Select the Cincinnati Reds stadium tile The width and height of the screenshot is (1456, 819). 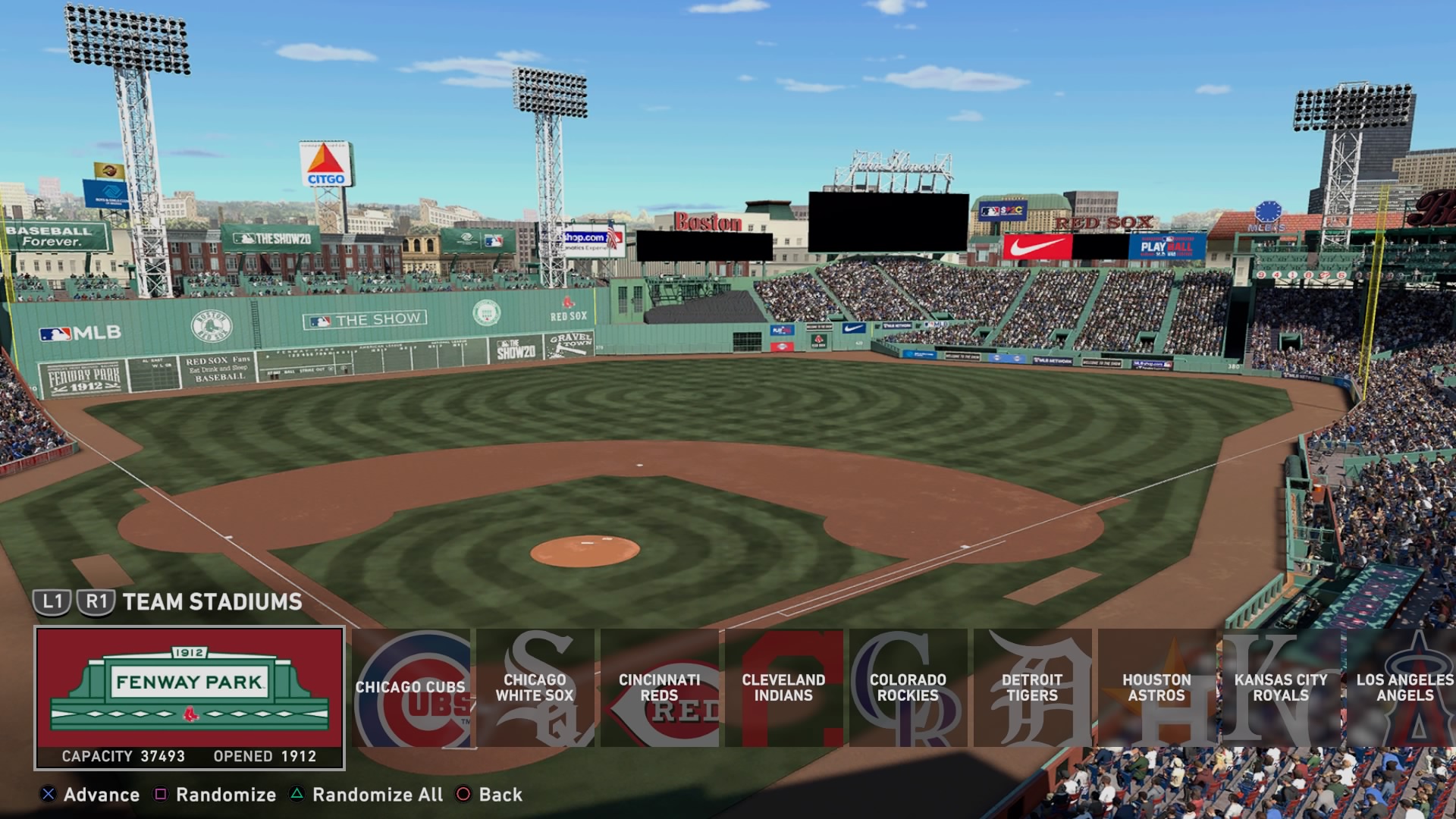tap(660, 688)
